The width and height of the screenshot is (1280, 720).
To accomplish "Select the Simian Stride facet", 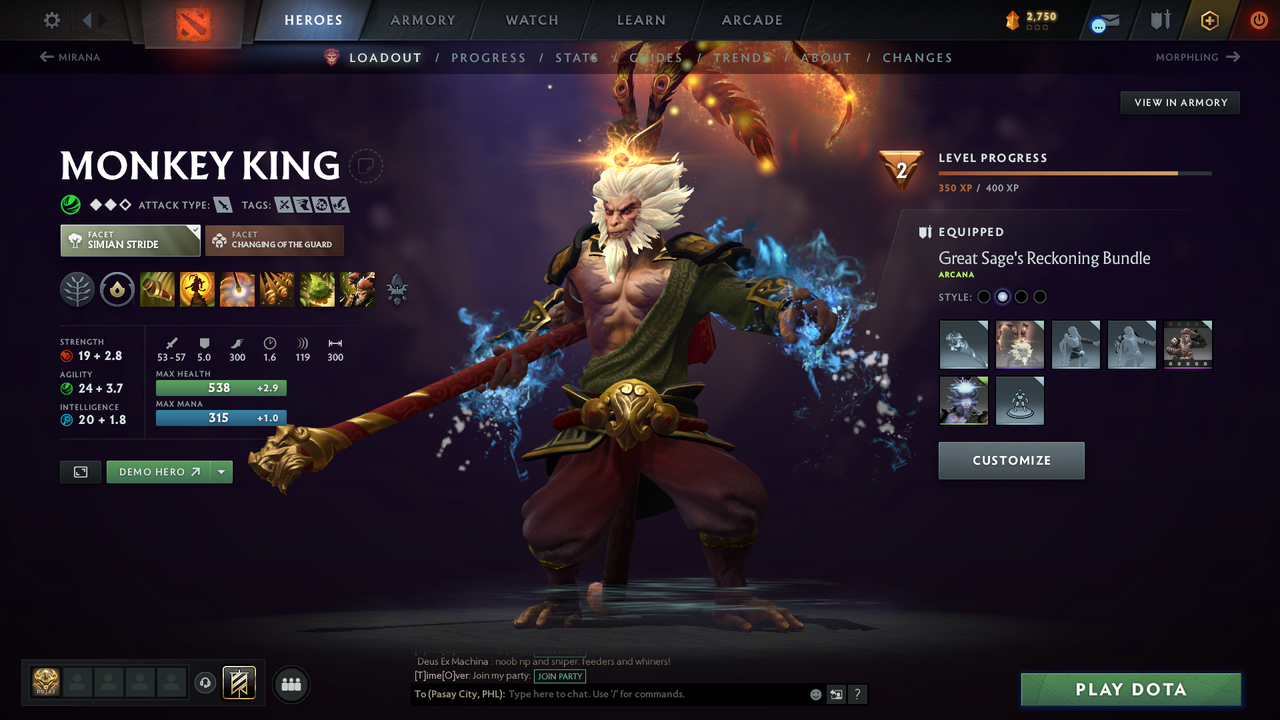I will tap(129, 240).
